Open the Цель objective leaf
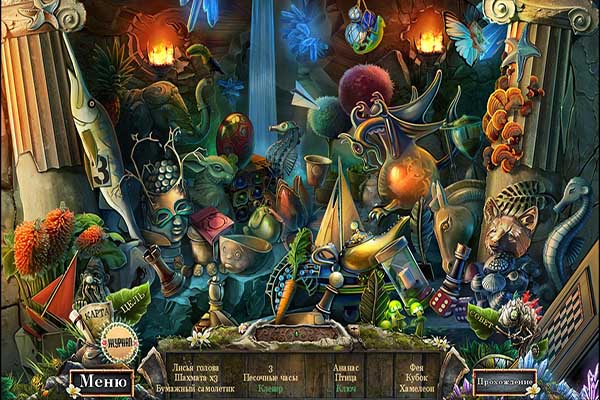This screenshot has width=600, height=400. coord(130,301)
